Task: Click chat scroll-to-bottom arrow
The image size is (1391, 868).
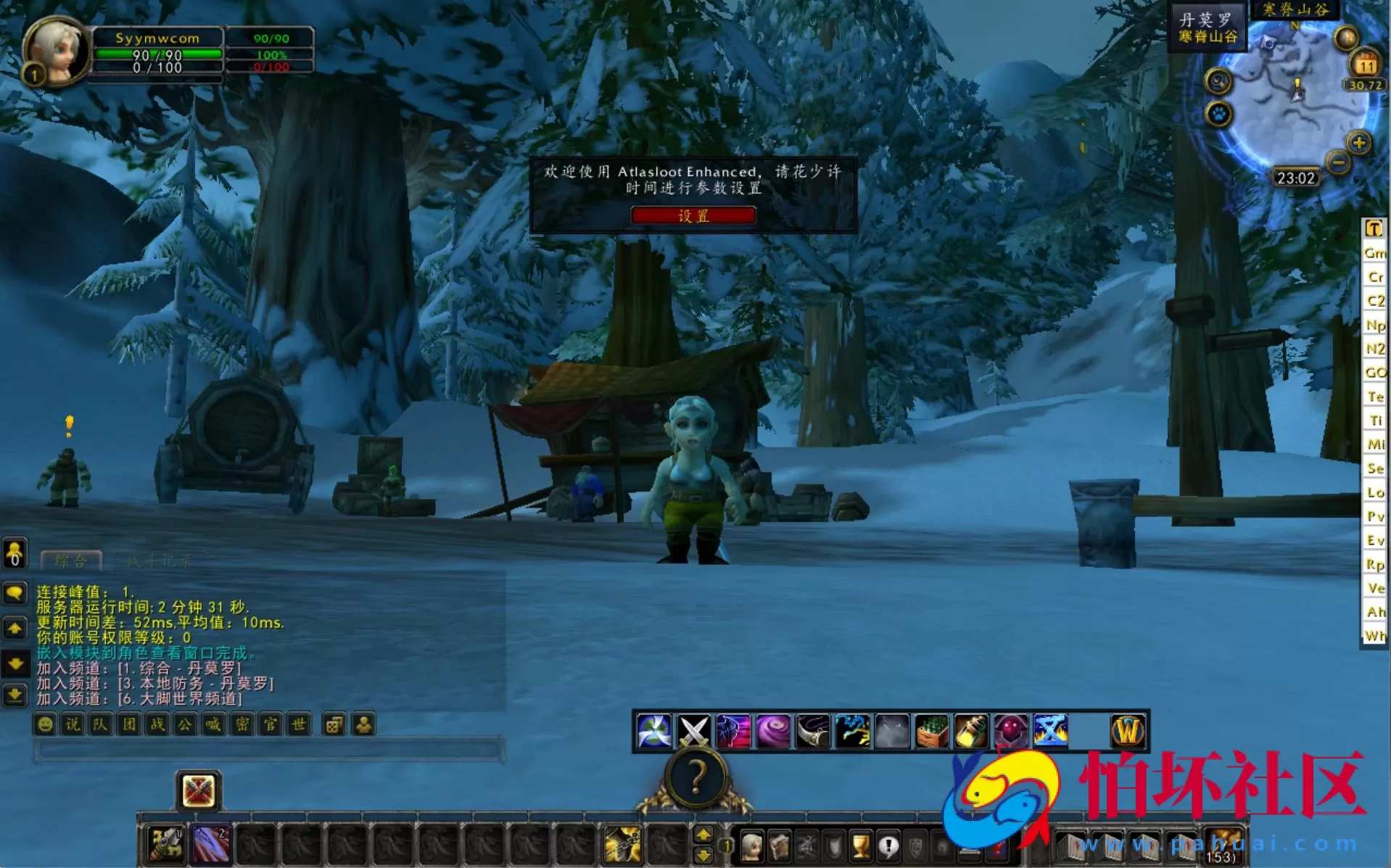Action: [15, 695]
